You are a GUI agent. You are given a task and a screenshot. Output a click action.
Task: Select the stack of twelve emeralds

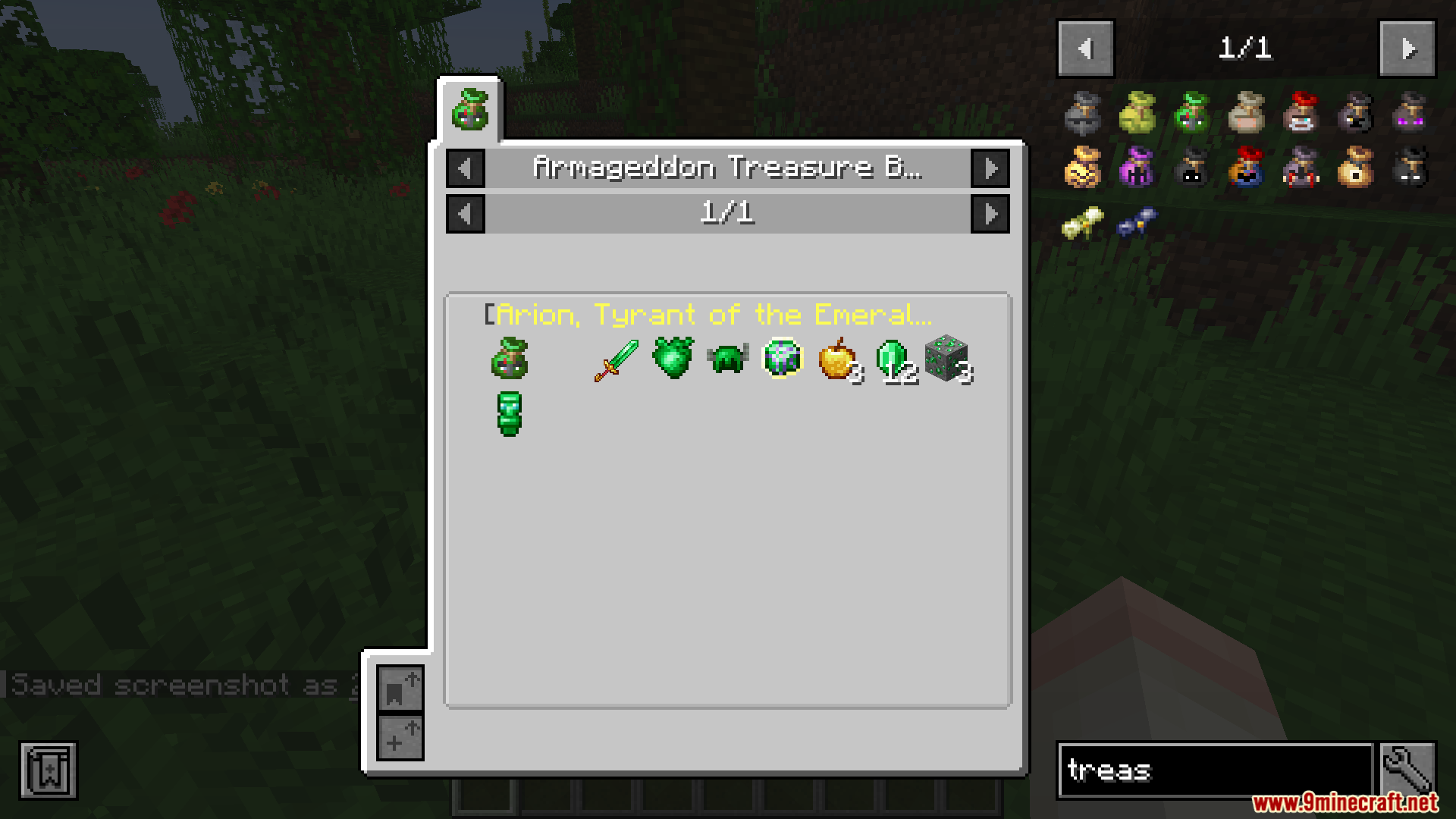(892, 359)
